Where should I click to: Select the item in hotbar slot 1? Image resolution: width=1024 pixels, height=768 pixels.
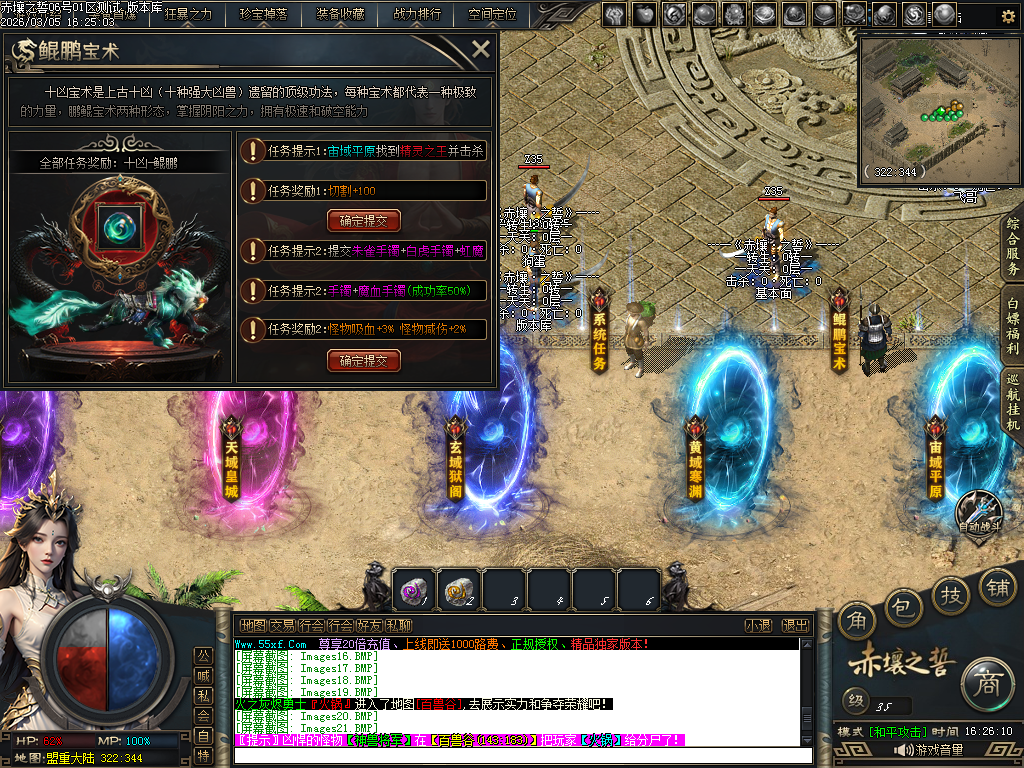(x=414, y=591)
